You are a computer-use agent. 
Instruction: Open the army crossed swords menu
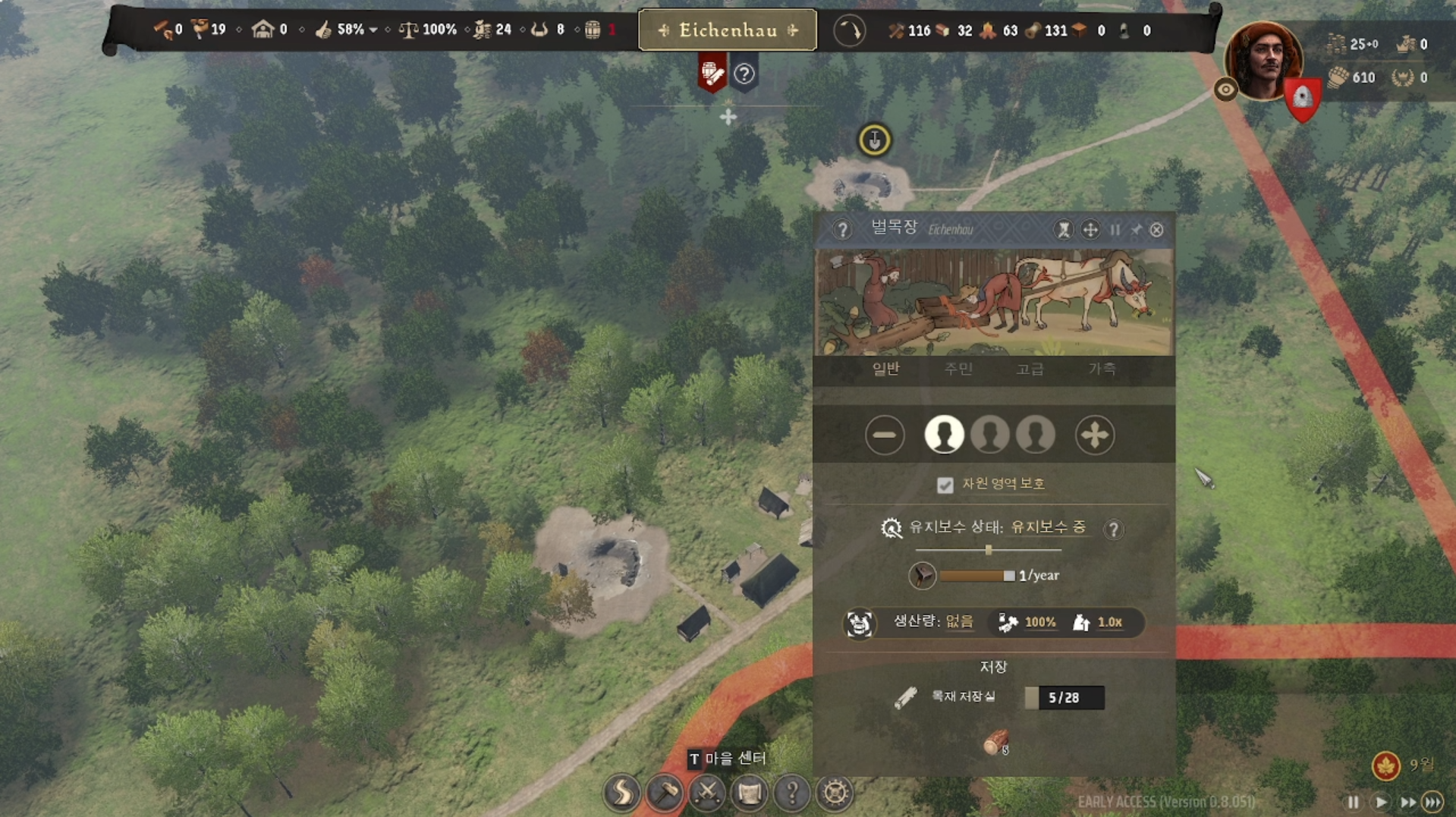point(707,793)
